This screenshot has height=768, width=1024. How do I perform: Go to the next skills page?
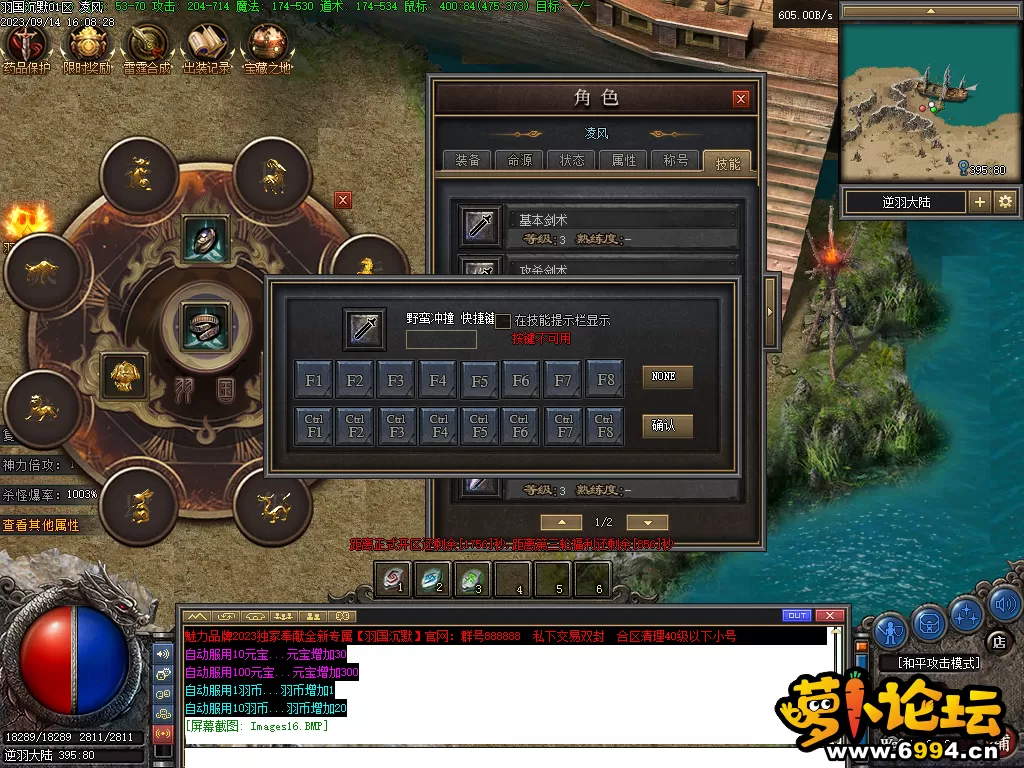(x=648, y=522)
